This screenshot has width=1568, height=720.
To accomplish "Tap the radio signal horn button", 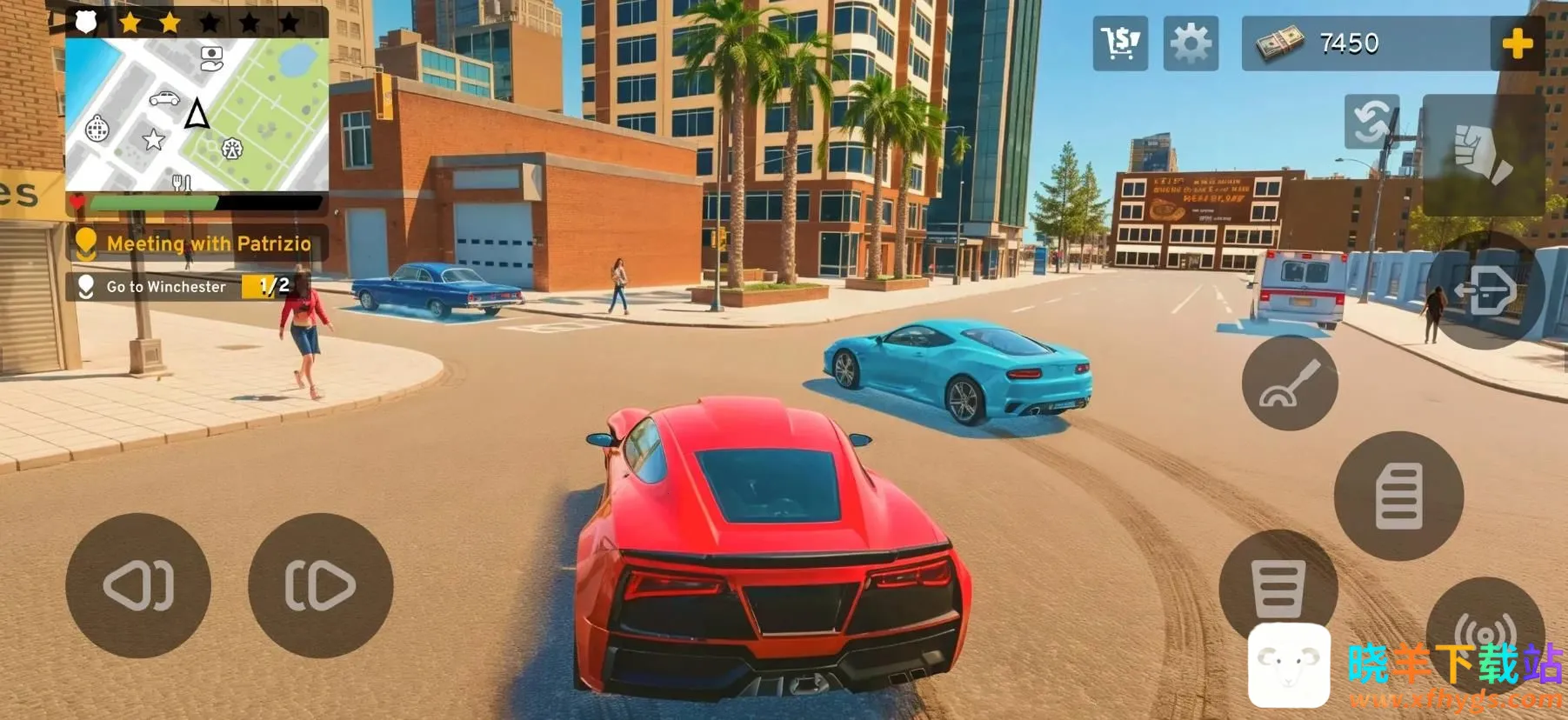I will click(x=1485, y=628).
